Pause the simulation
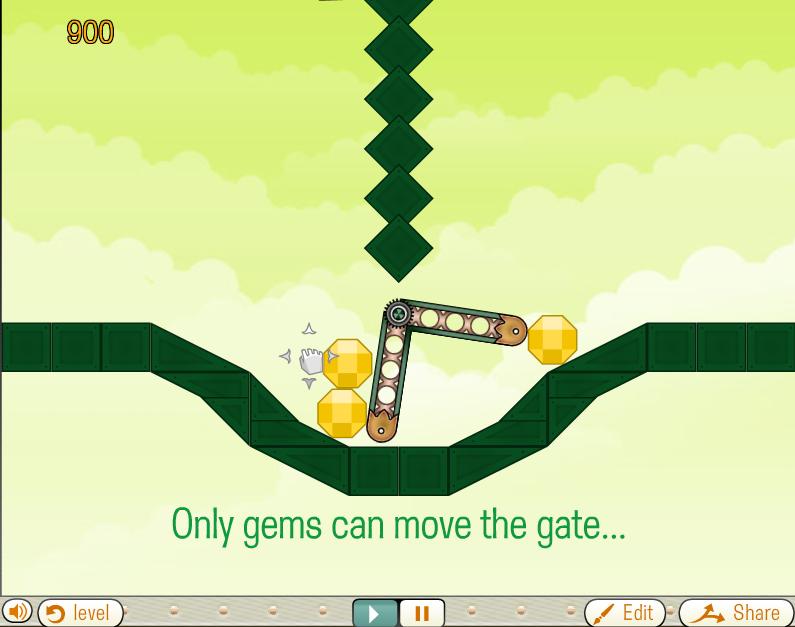795x627 pixels. click(421, 612)
